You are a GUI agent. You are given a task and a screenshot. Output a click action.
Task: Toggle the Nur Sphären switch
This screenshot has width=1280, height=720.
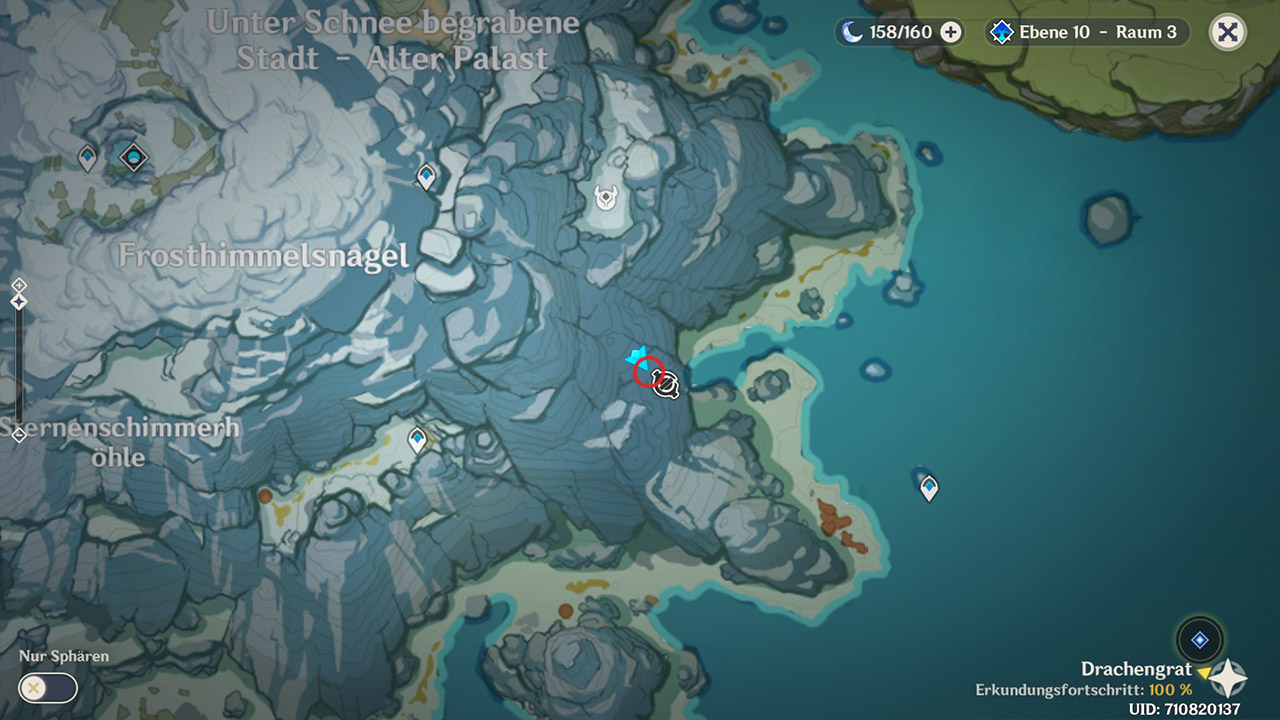pyautogui.click(x=47, y=688)
